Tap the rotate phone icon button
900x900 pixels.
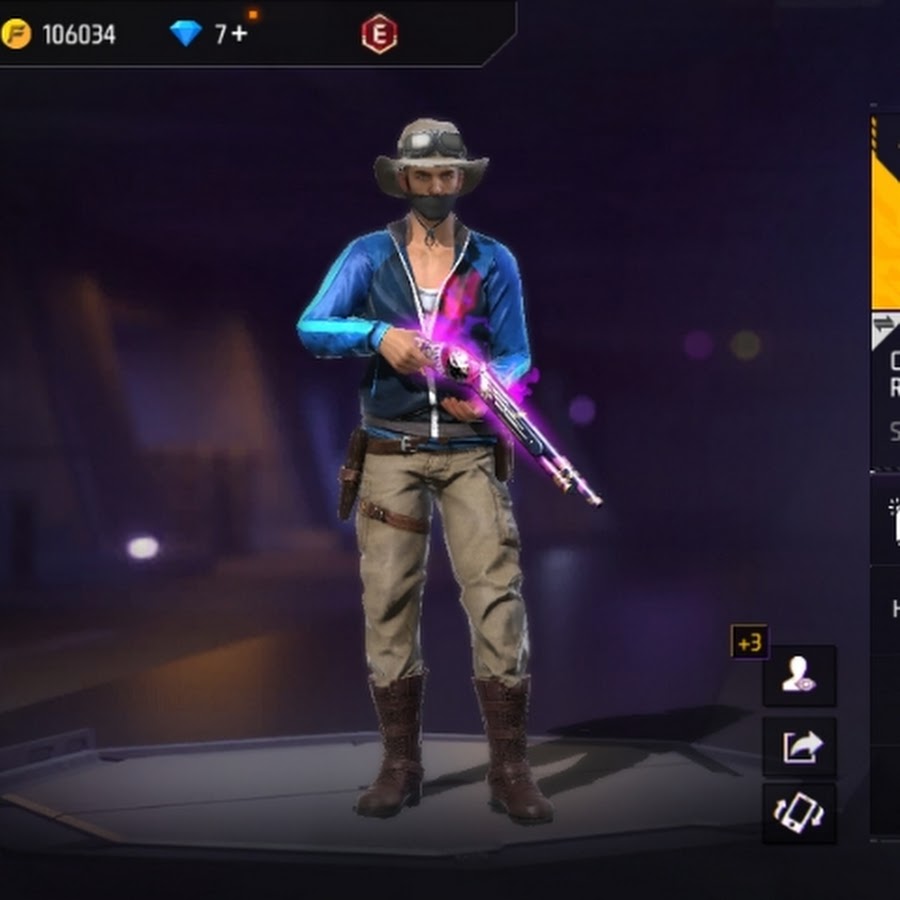(x=799, y=813)
